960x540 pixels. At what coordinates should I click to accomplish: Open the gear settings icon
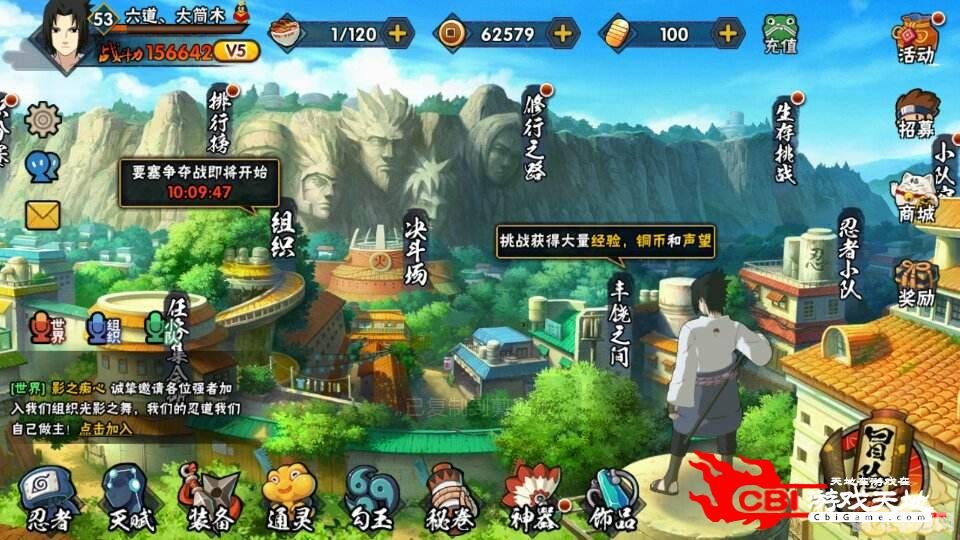[43, 120]
